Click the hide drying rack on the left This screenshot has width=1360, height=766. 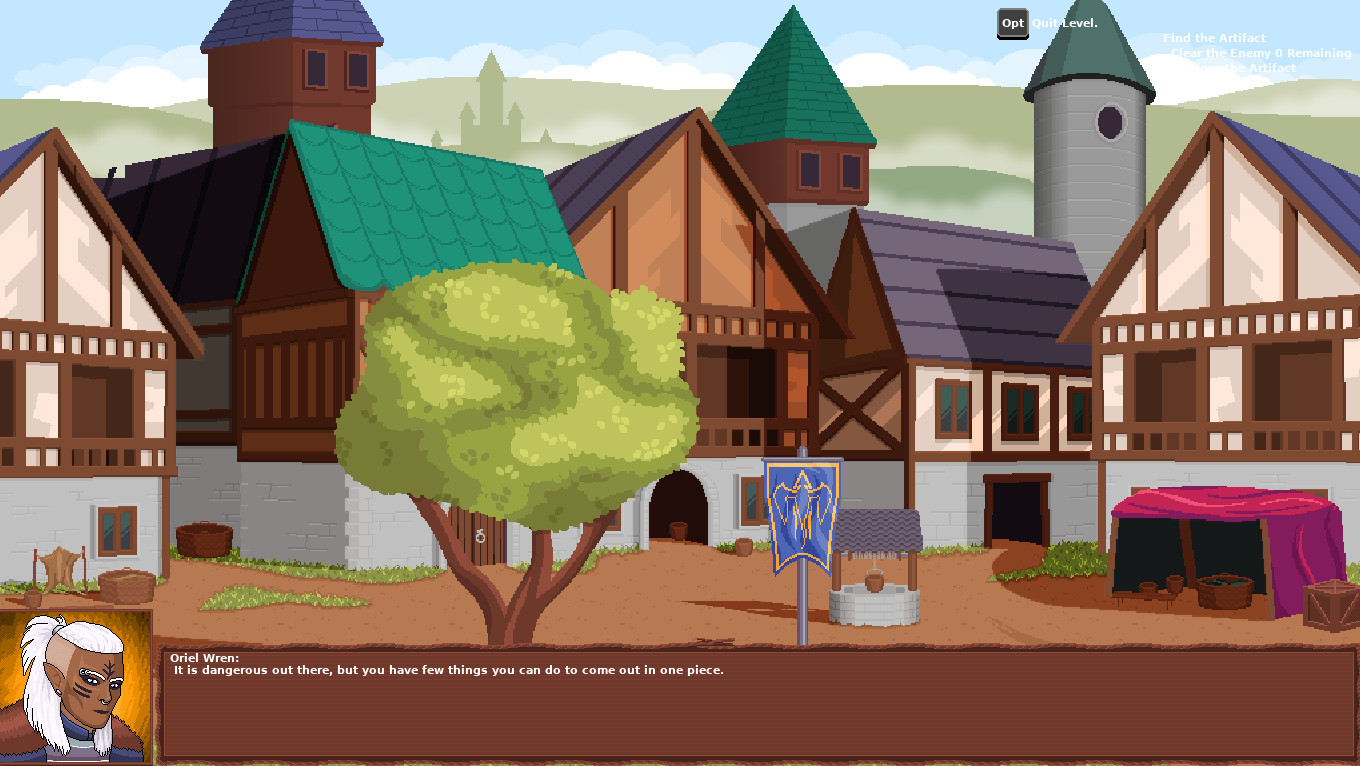click(58, 565)
